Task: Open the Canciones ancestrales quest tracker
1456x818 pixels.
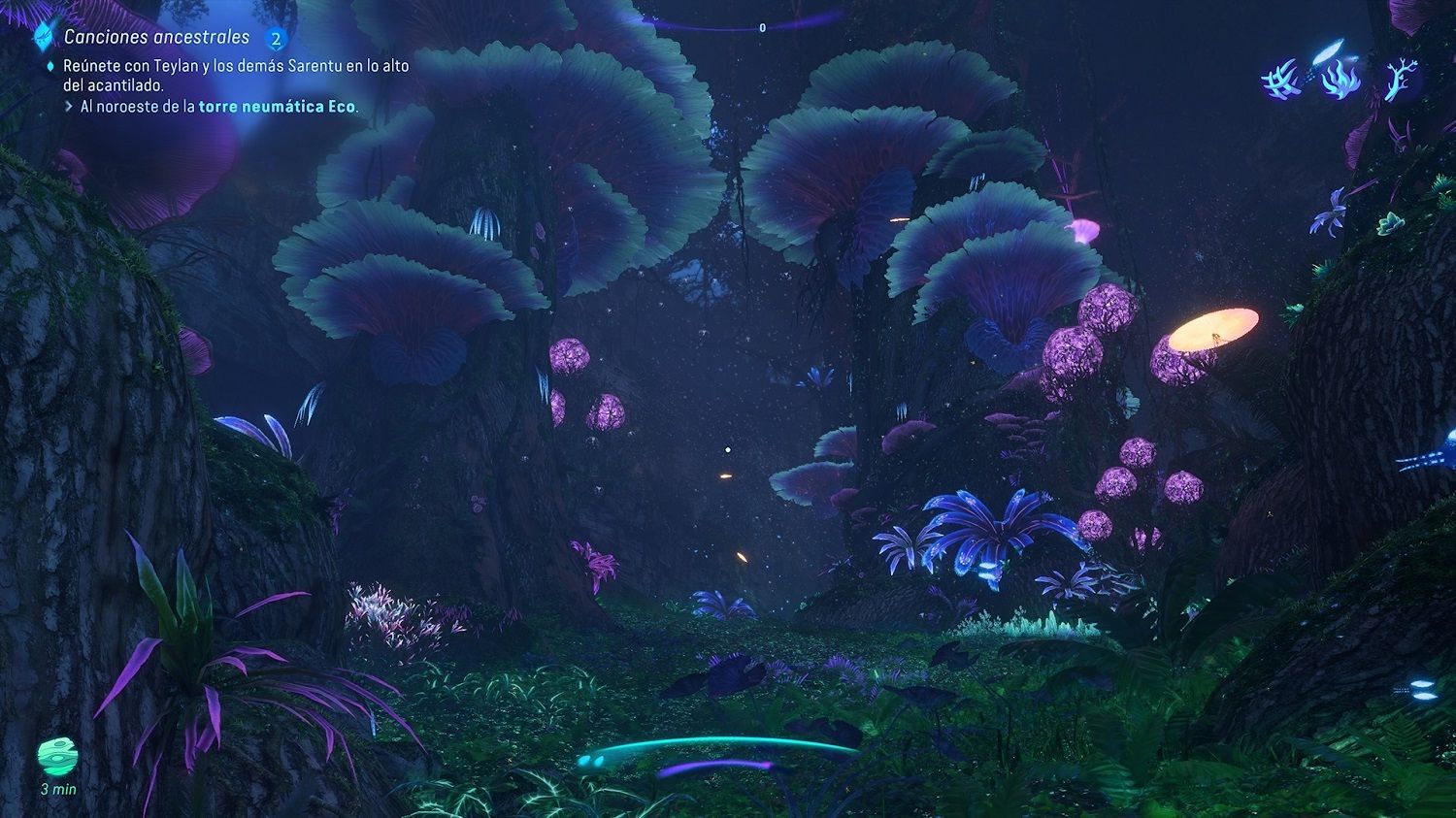Action: (x=156, y=38)
